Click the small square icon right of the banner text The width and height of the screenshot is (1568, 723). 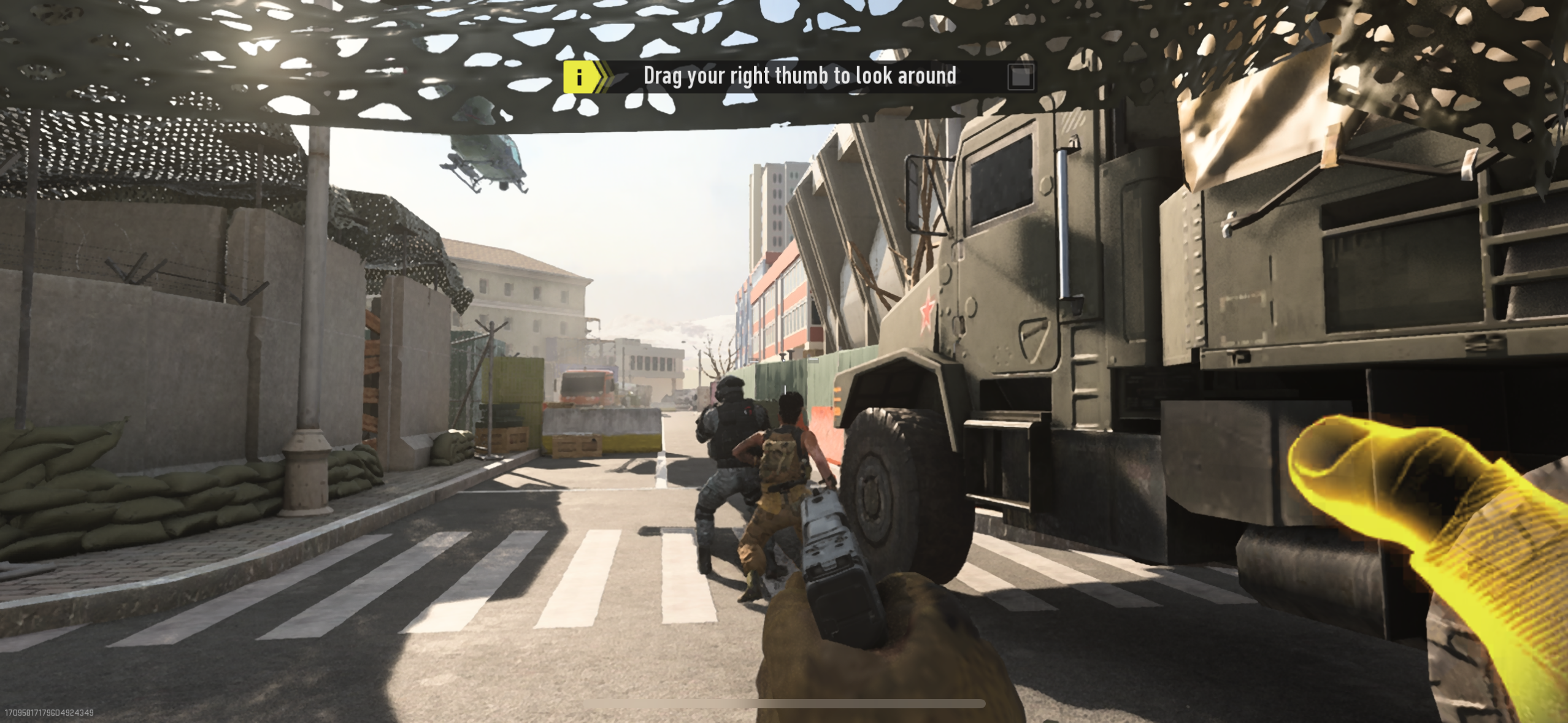coord(1020,75)
